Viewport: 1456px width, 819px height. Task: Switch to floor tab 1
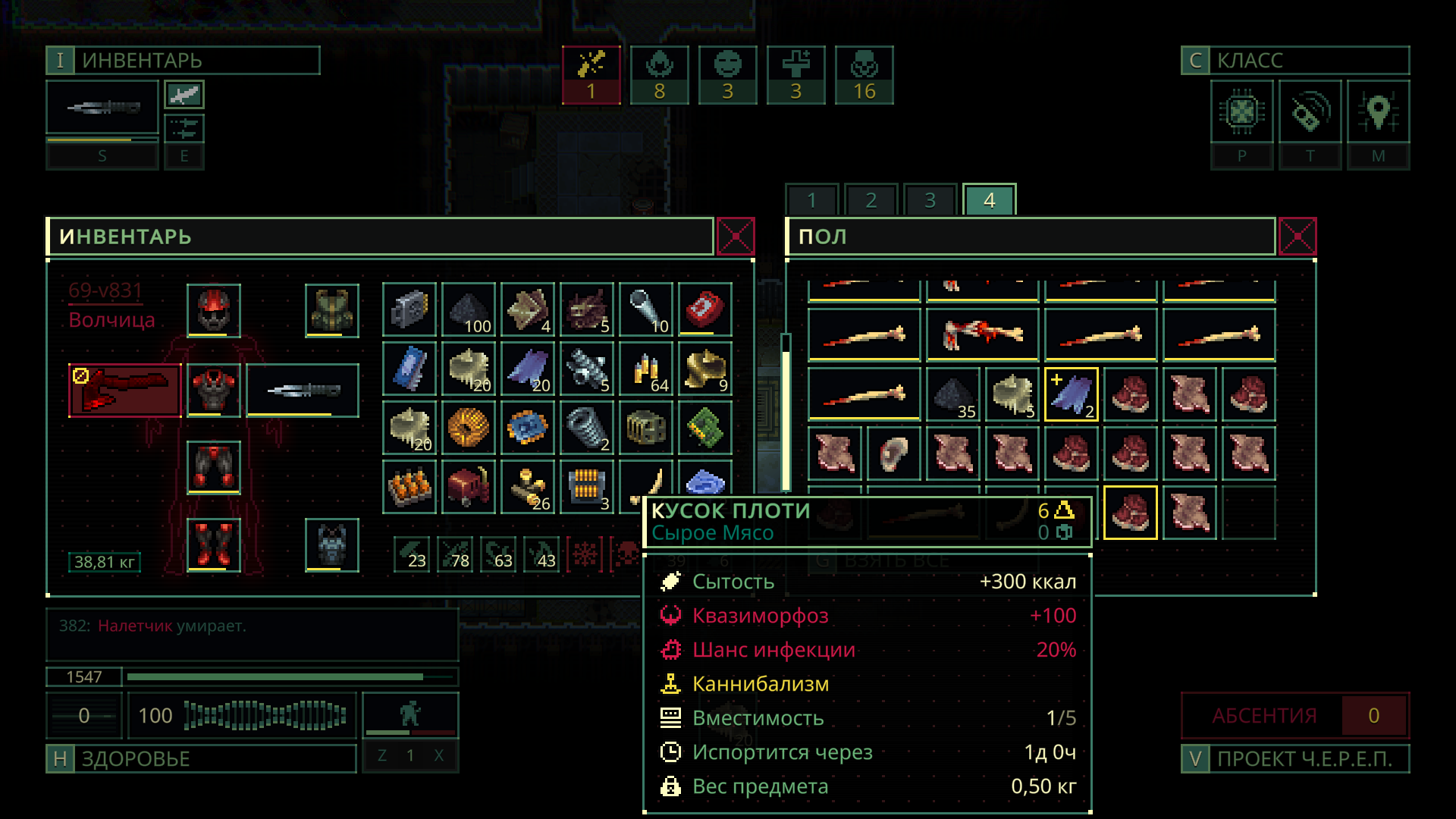(811, 200)
